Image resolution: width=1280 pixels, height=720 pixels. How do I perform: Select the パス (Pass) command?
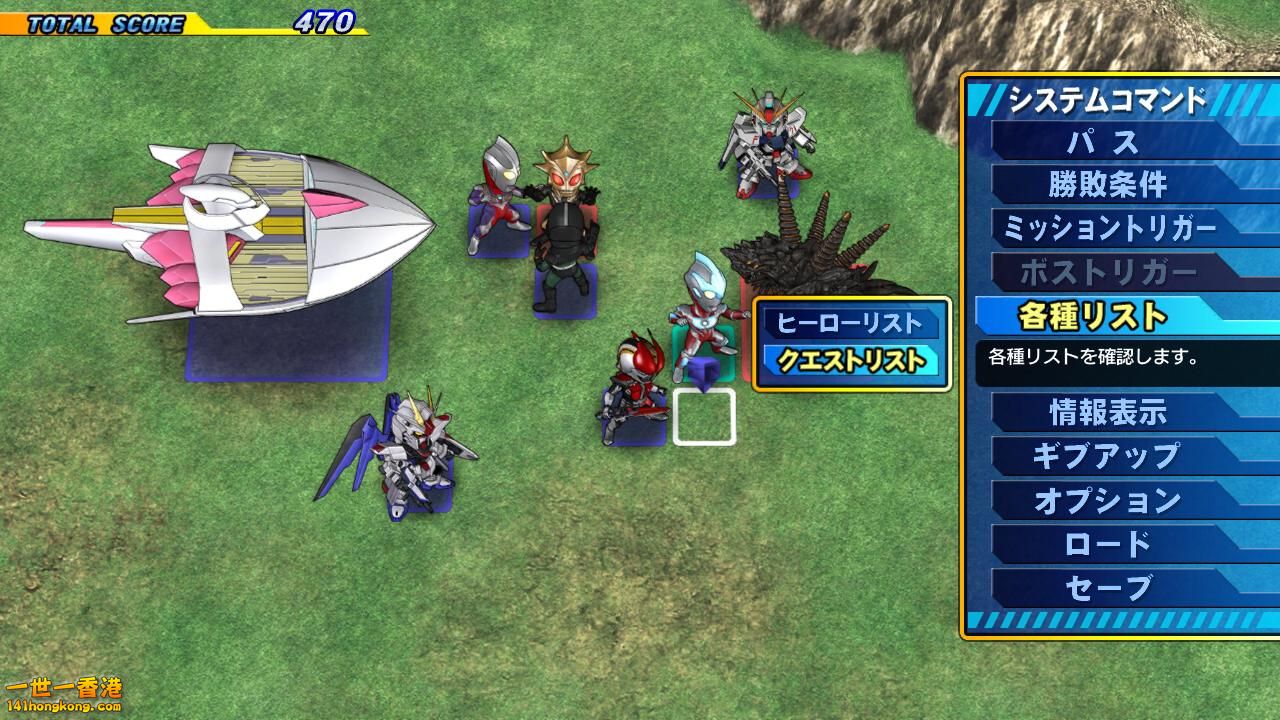(x=1105, y=141)
